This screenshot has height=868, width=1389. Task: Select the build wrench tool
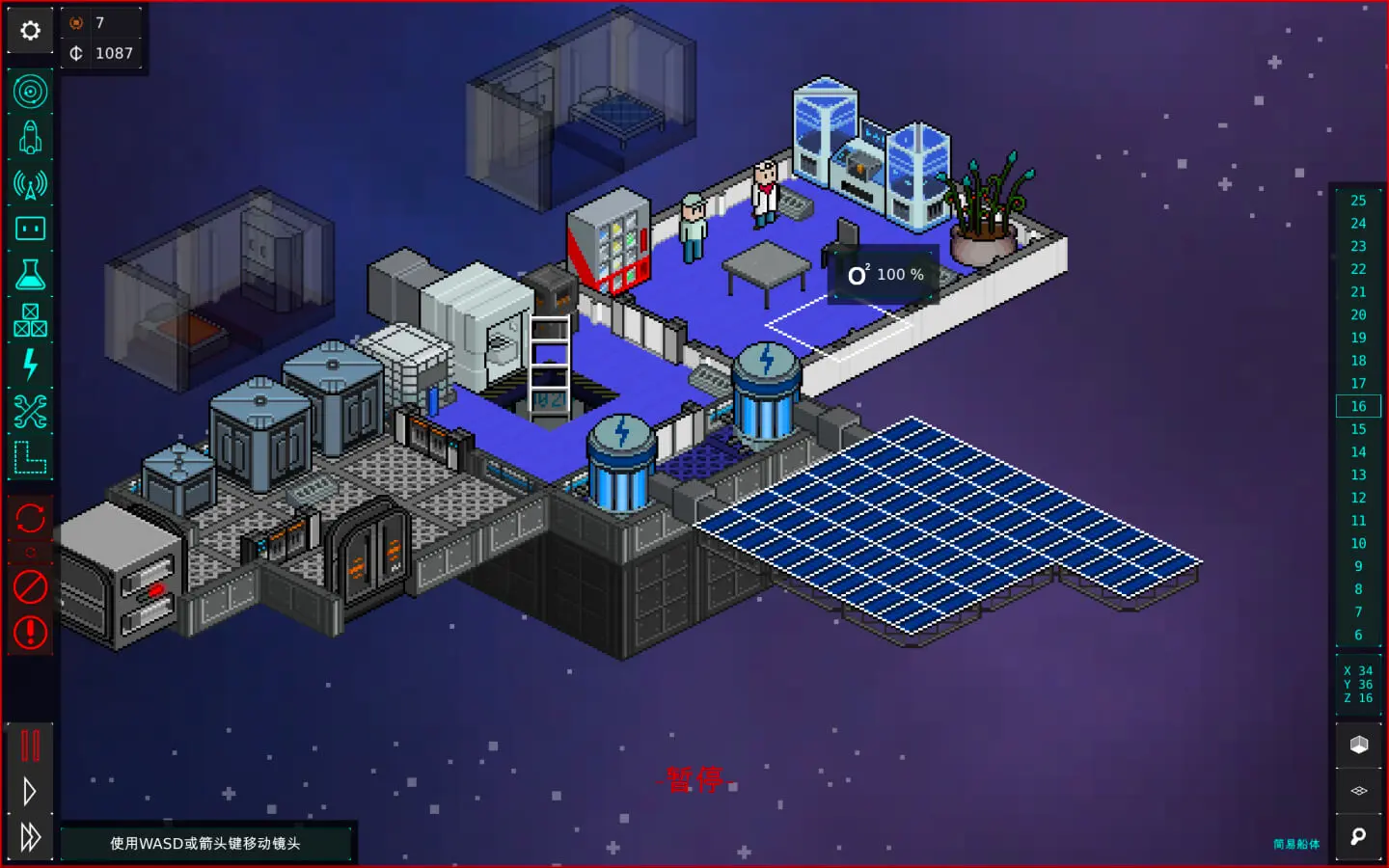click(30, 410)
